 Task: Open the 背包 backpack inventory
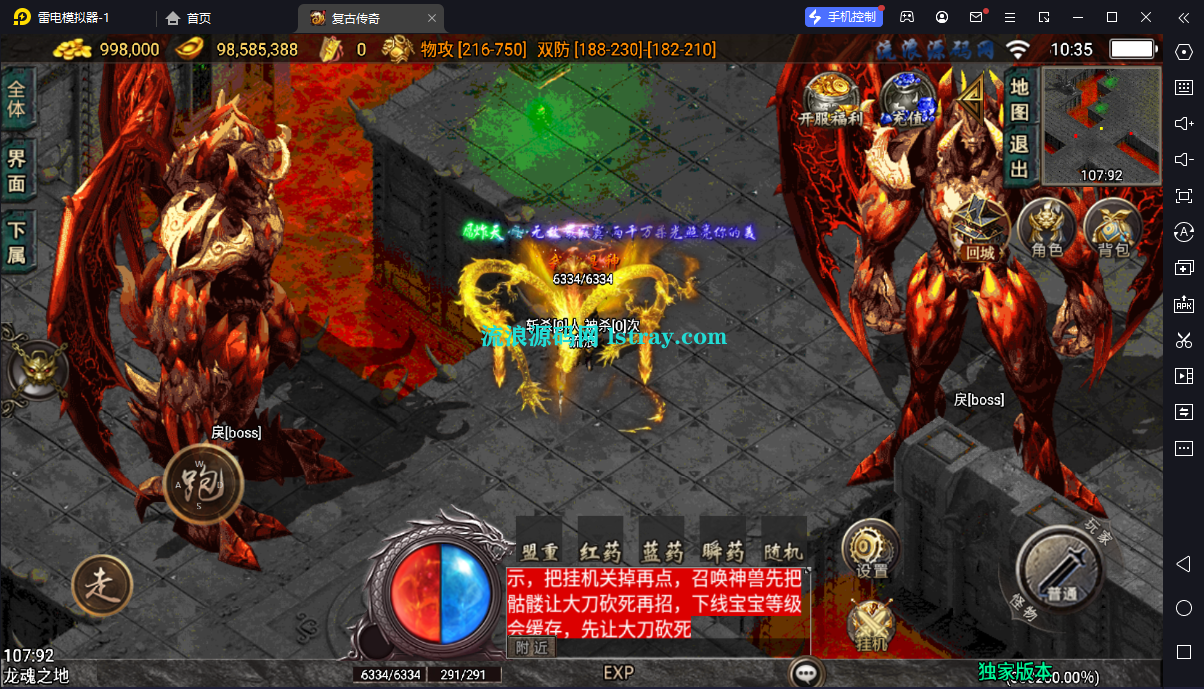click(x=1112, y=229)
